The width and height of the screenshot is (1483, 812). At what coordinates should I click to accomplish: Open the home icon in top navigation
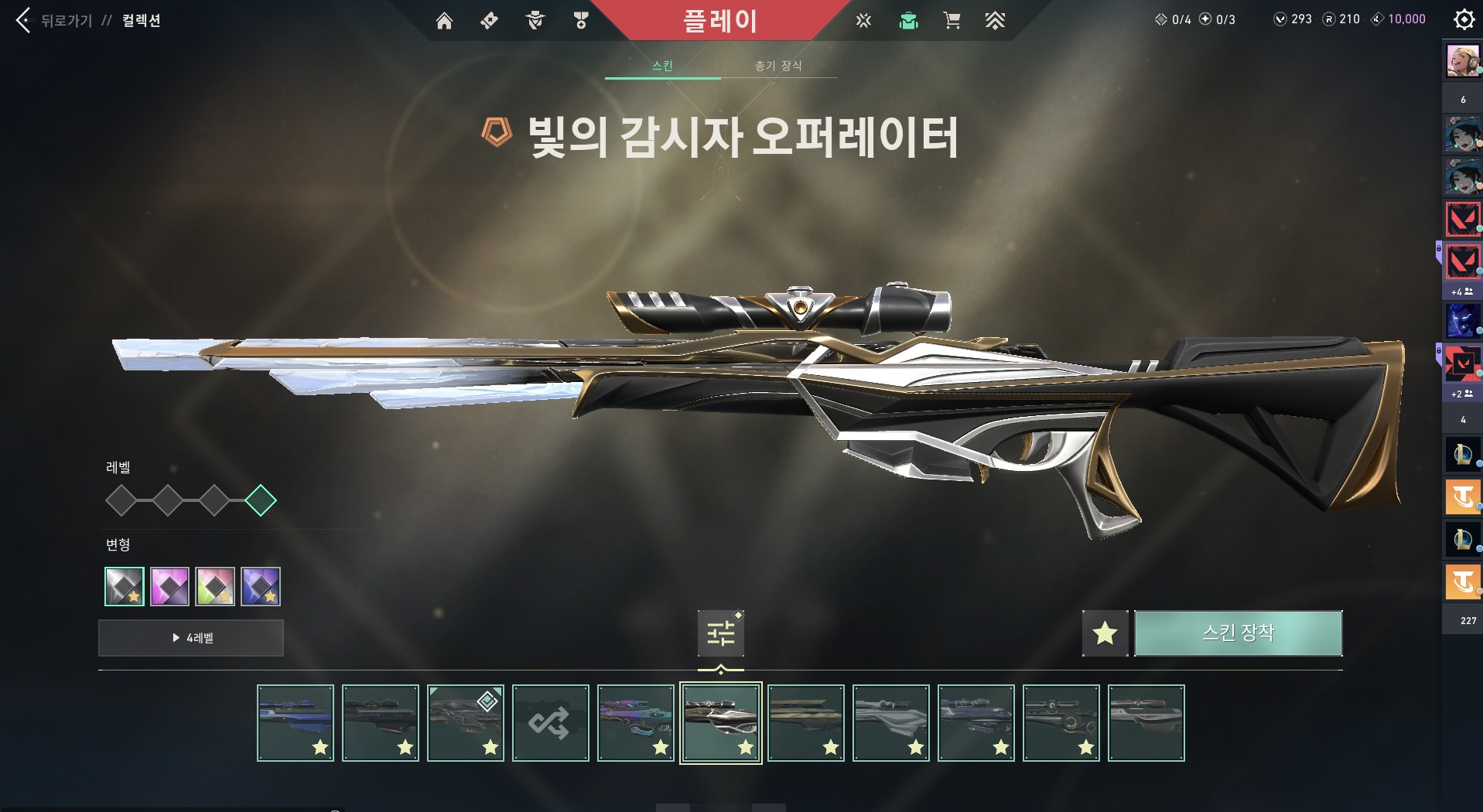444,21
